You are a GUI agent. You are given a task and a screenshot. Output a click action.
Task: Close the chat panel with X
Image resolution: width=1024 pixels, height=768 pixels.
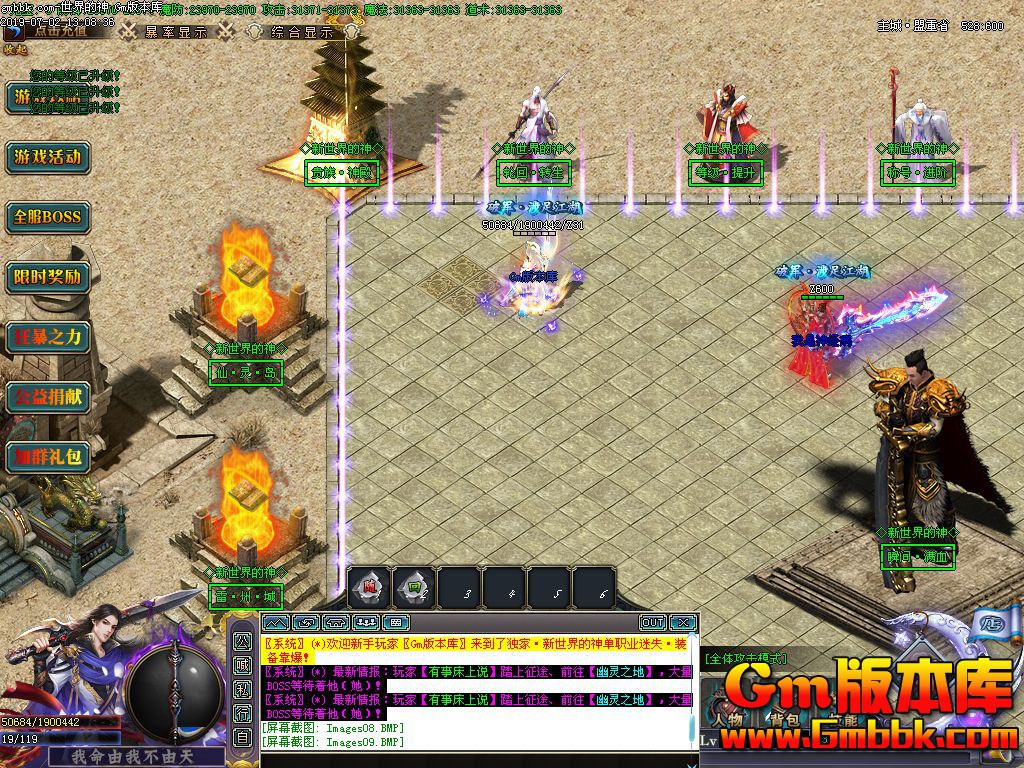point(682,623)
